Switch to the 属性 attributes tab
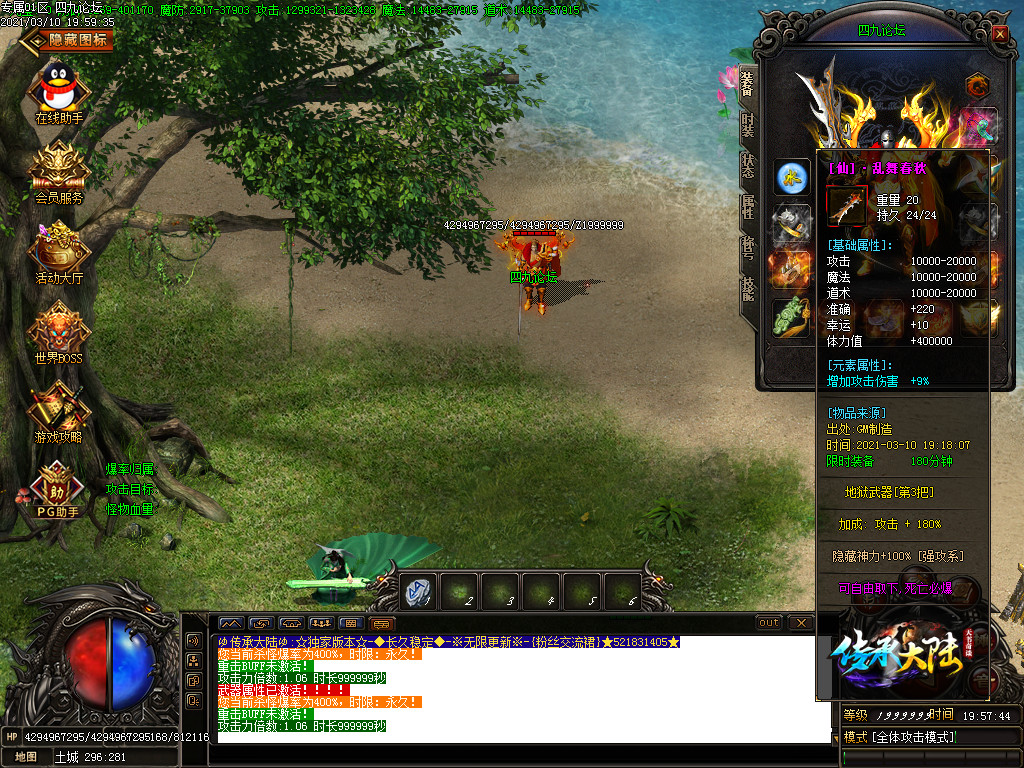The width and height of the screenshot is (1024, 768). tap(747, 208)
